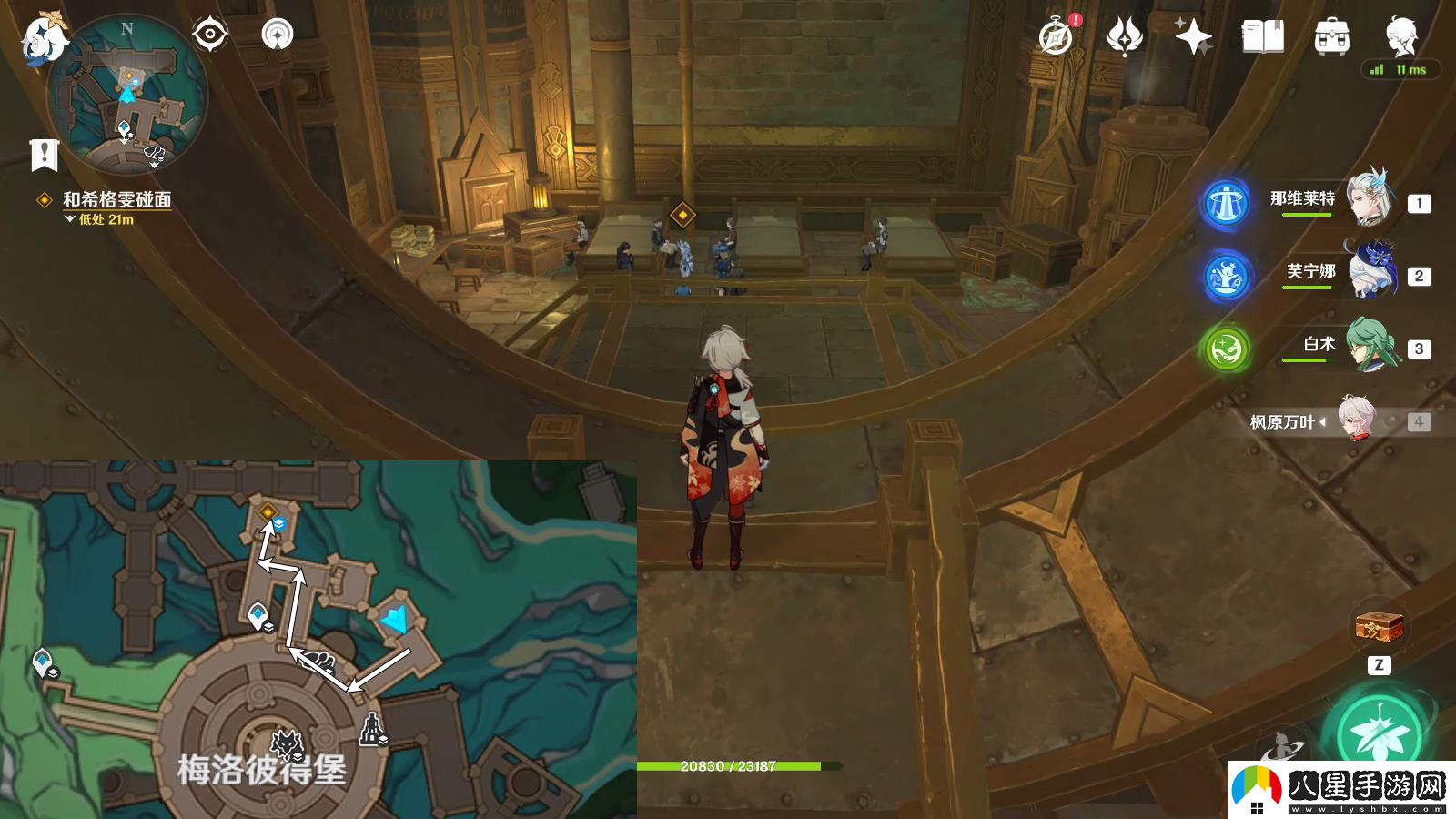
Task: Click the crosshair target icon beside minimap
Action: (x=210, y=35)
